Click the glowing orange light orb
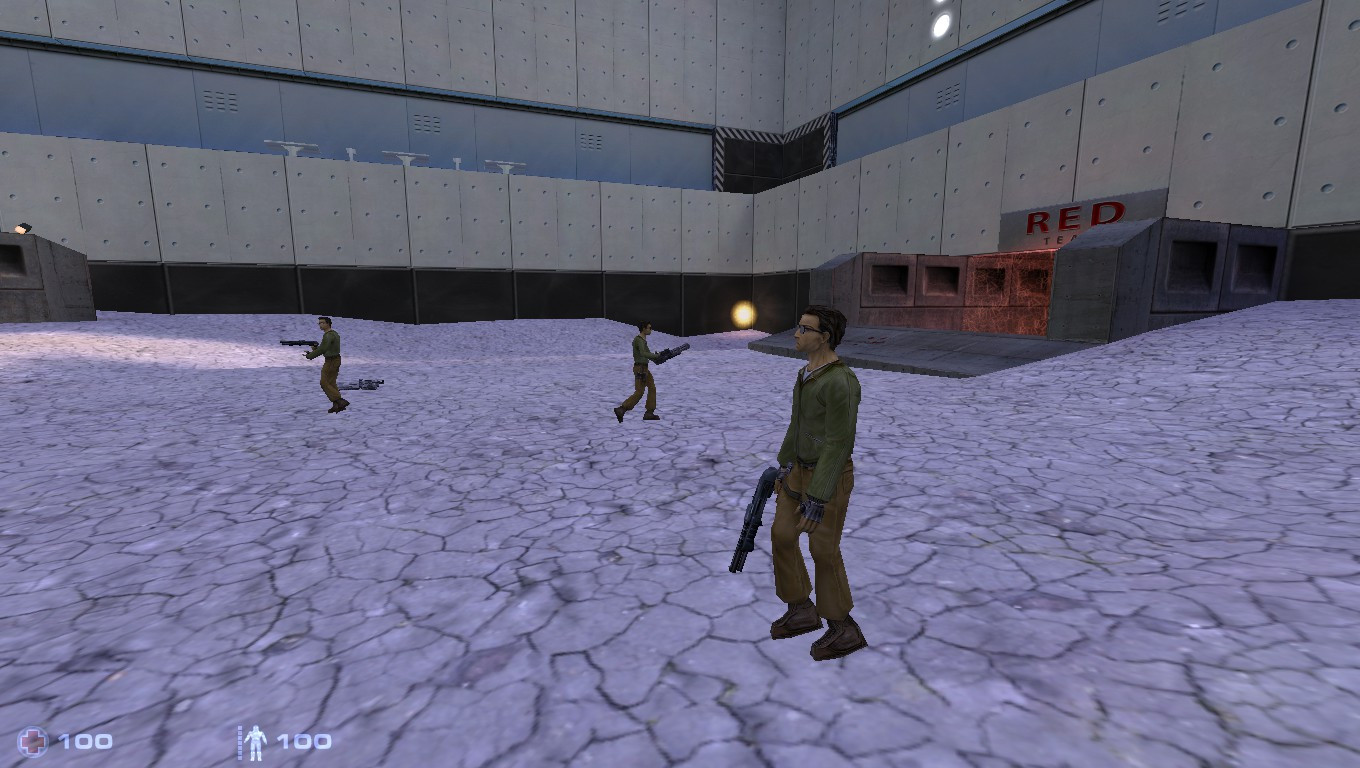Image resolution: width=1360 pixels, height=768 pixels. point(744,313)
